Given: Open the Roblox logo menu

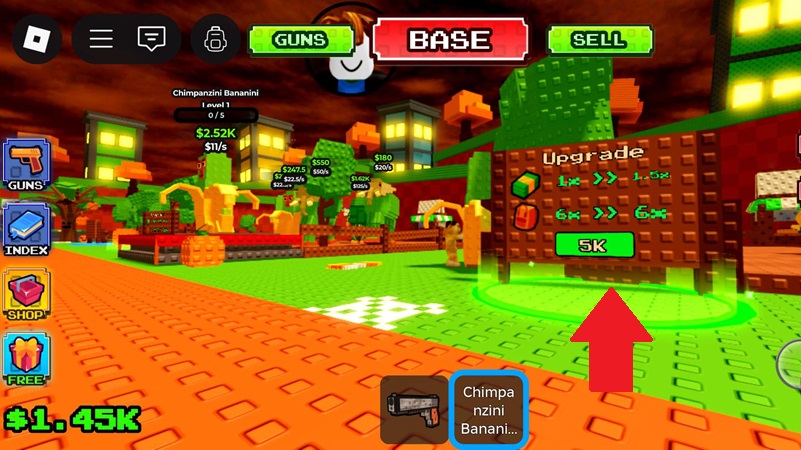Looking at the screenshot, I should [x=37, y=39].
